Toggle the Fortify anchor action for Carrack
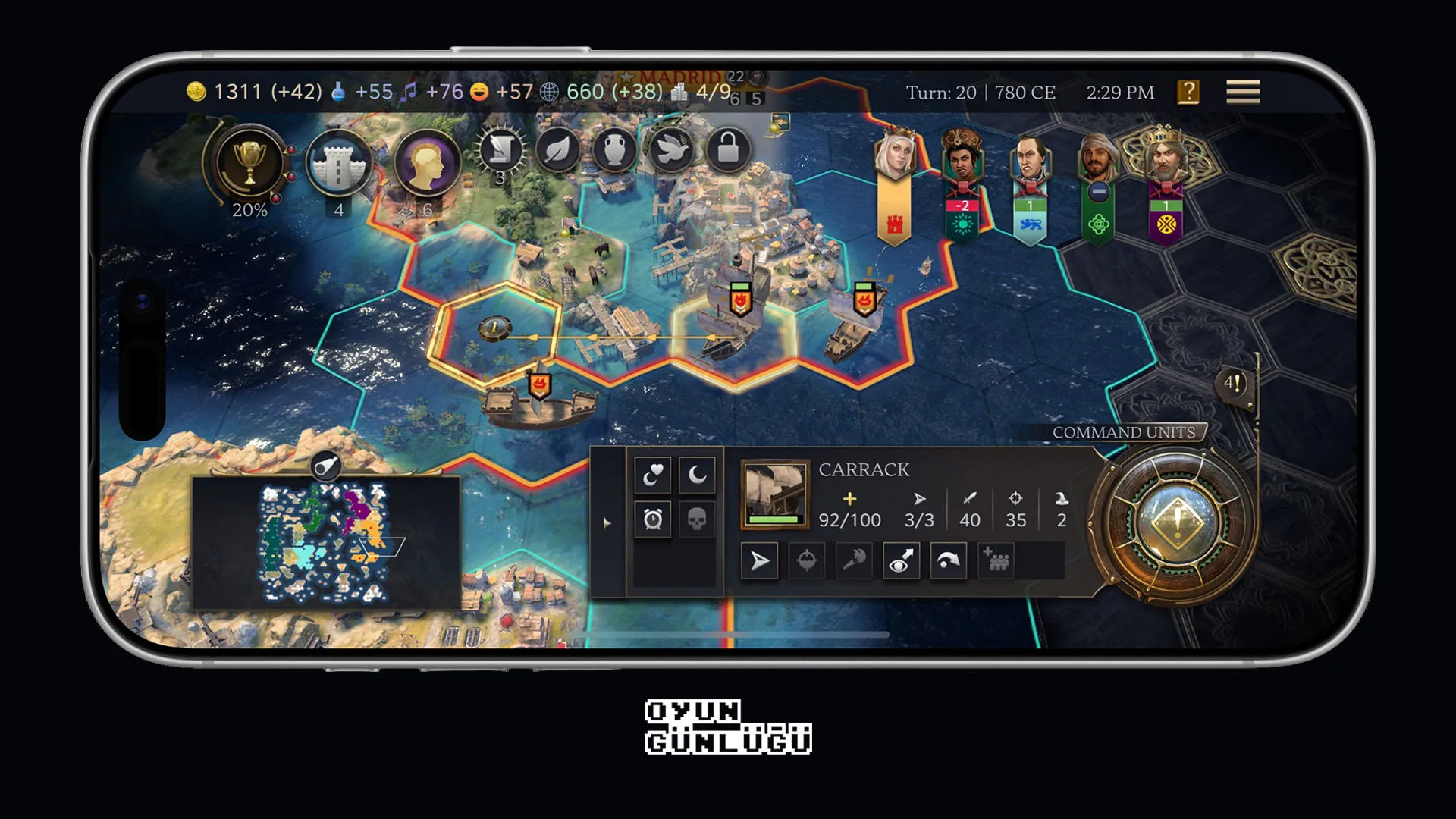The image size is (1456, 819). 806,561
